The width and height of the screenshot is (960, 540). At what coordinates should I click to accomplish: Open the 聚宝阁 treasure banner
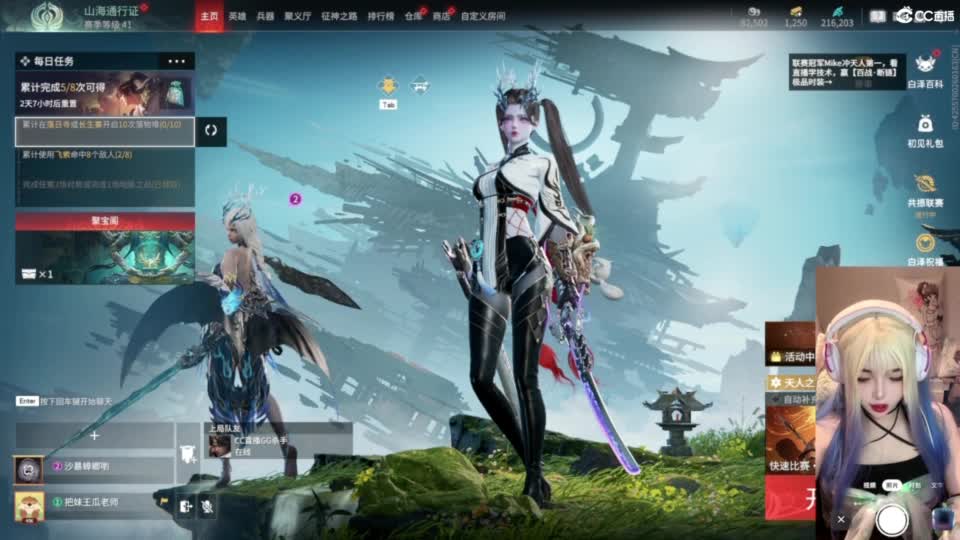104,249
